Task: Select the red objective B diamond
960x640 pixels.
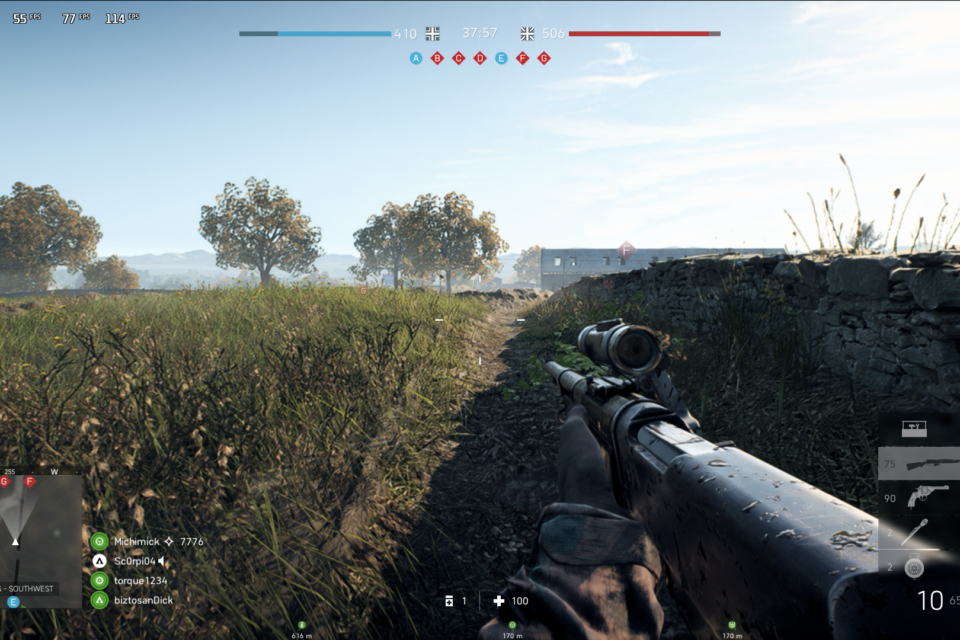Action: (437, 58)
